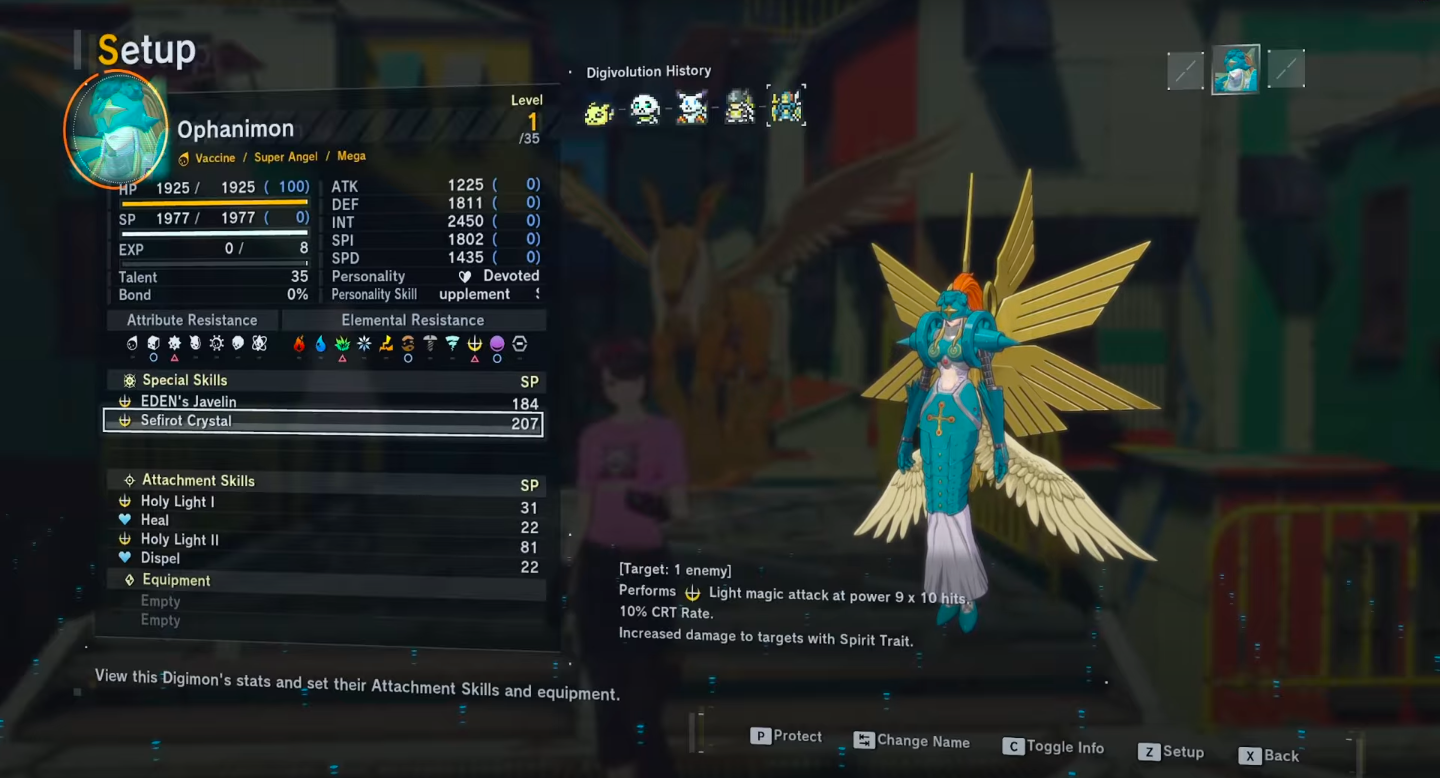
Task: Click the Ophanimon party portrait thumbnail
Action: pos(1235,70)
